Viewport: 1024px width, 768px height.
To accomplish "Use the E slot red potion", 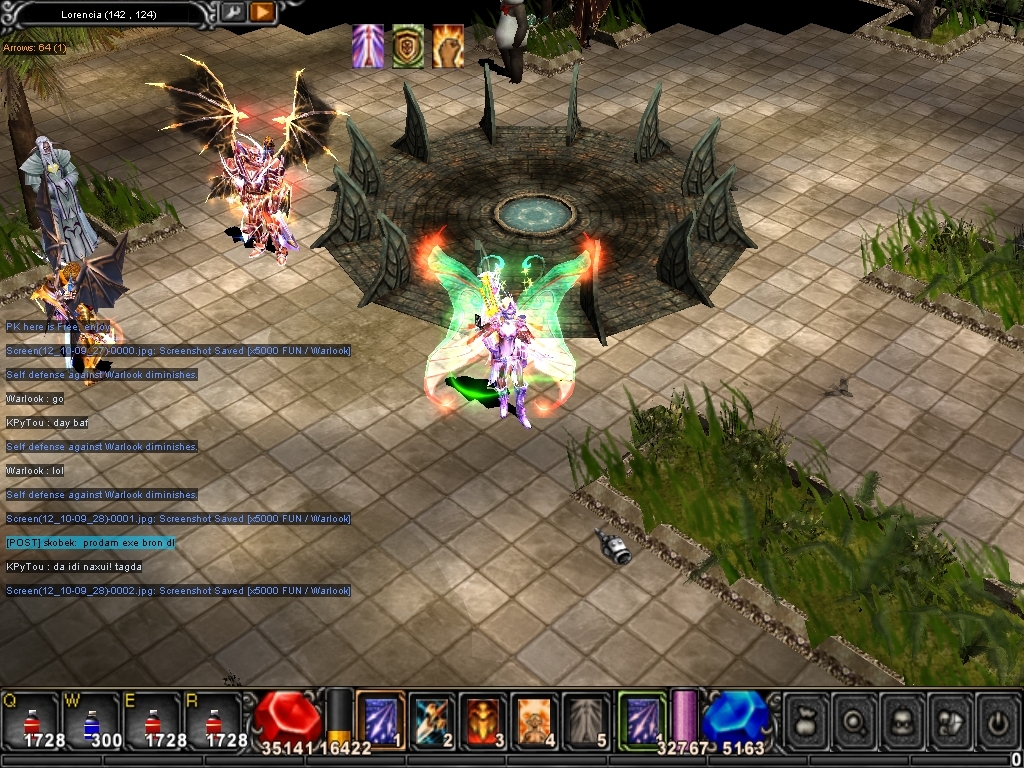I will pyautogui.click(x=153, y=718).
